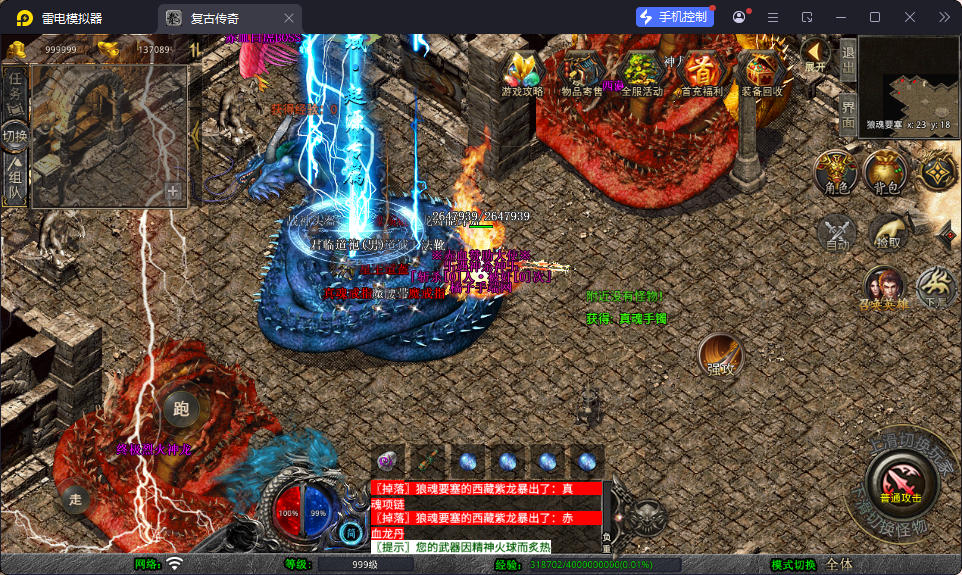Click the emulator's 手机控制 phone control button
The image size is (962, 575).
coord(675,17)
